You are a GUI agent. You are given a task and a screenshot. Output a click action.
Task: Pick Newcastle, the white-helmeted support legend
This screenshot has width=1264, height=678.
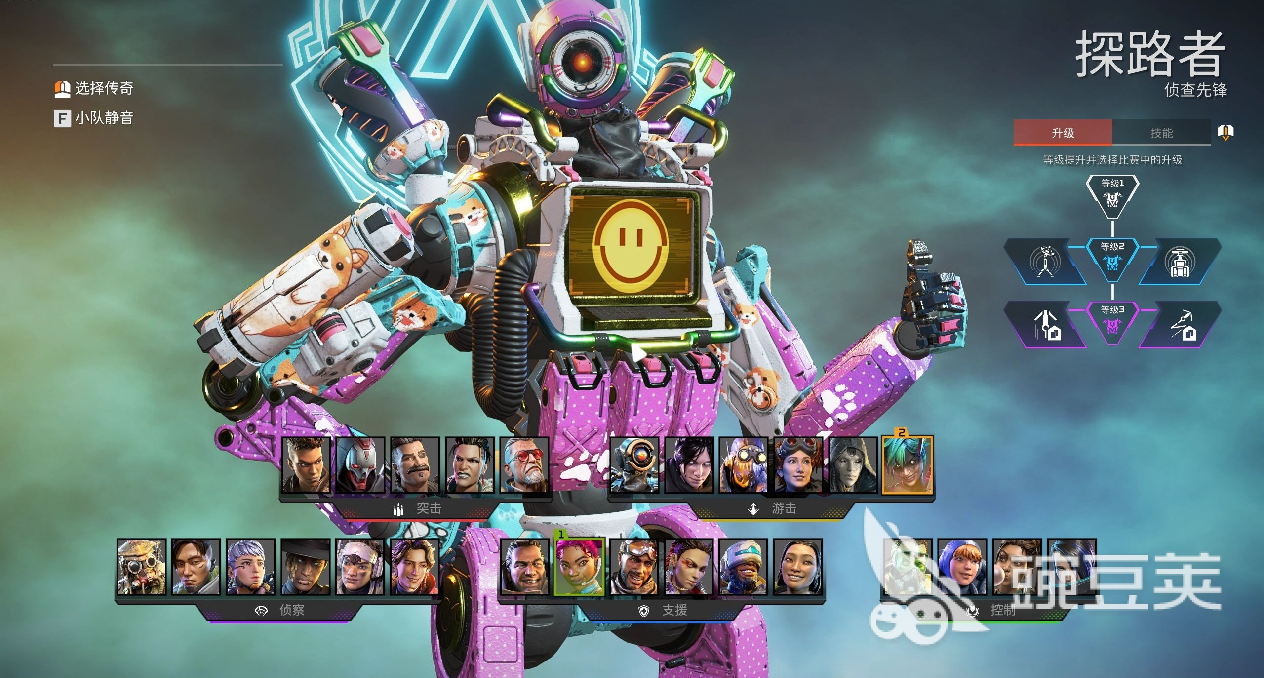[x=743, y=567]
